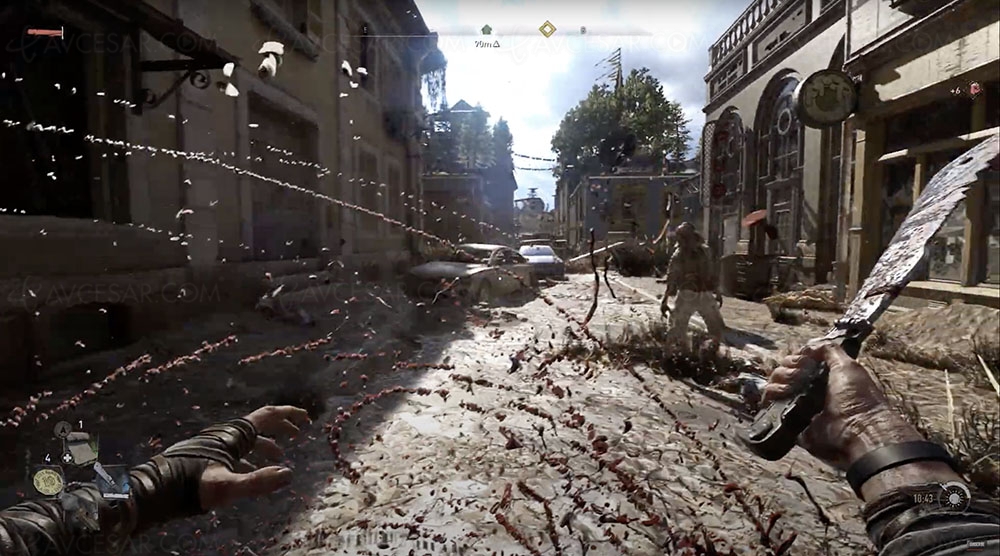The image size is (1000, 556).
Task: Choose the round yellow token slot
Action: tap(46, 481)
